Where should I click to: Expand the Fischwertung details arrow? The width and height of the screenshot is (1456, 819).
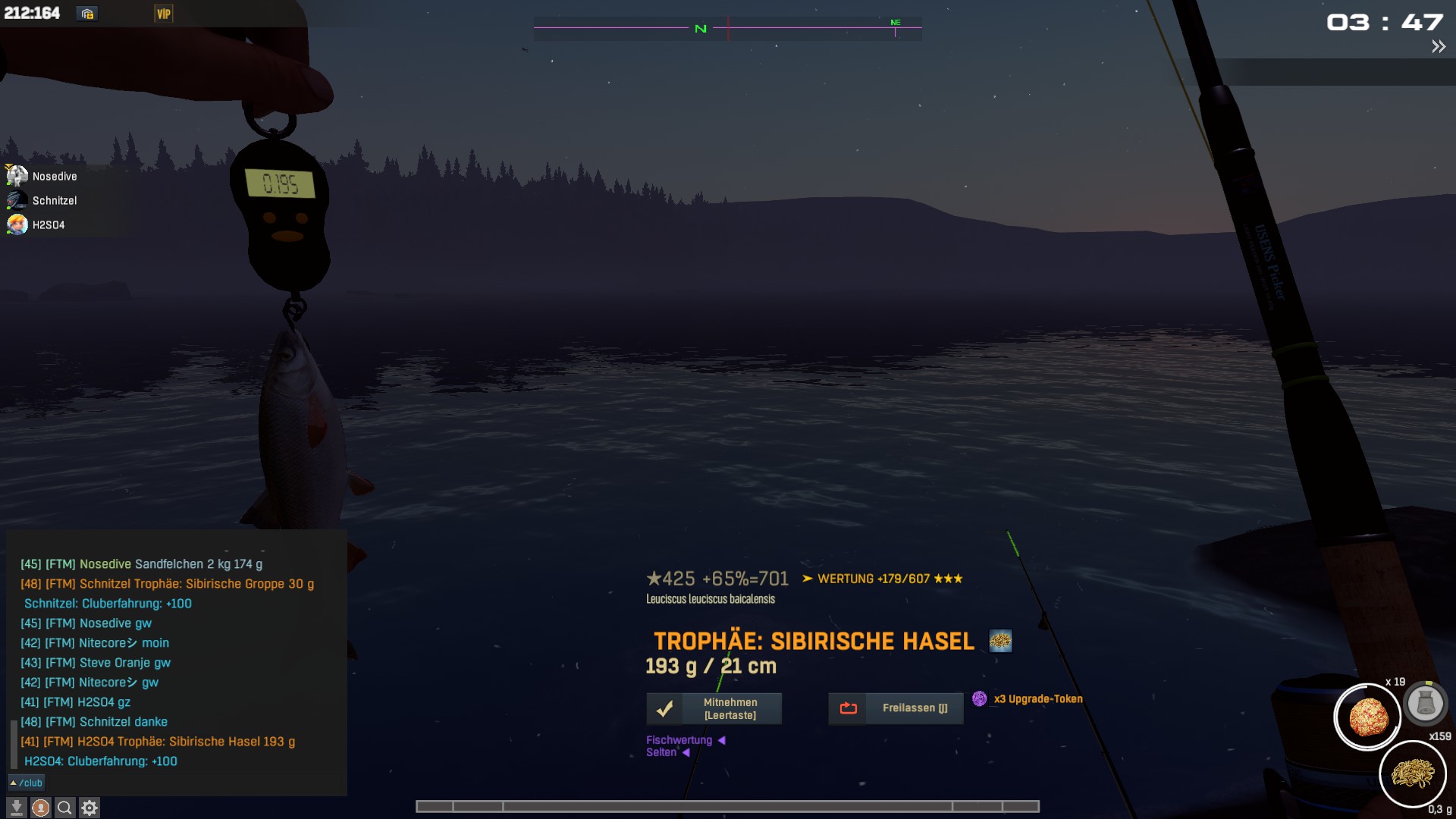tap(721, 740)
